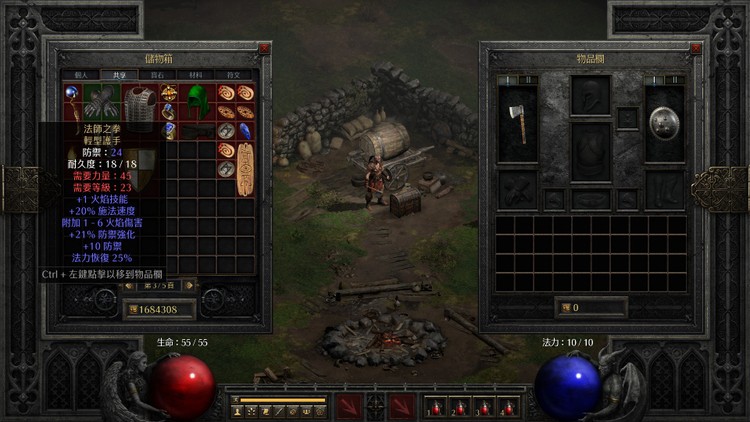Click the stash gold withdraw button
Image resolution: width=750 pixels, height=422 pixels.
[x=132, y=309]
